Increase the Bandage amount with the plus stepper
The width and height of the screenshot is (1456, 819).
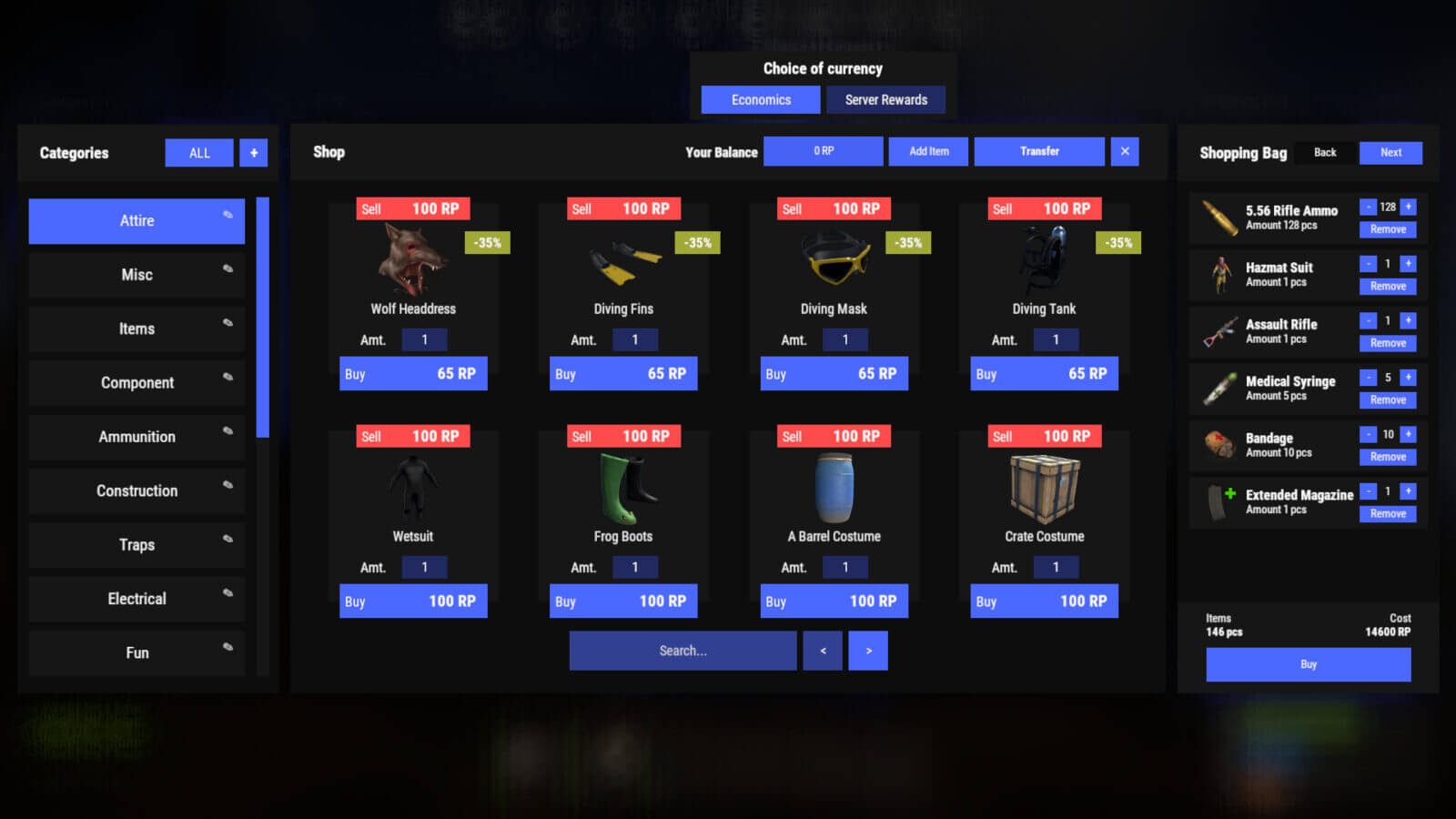click(1408, 434)
